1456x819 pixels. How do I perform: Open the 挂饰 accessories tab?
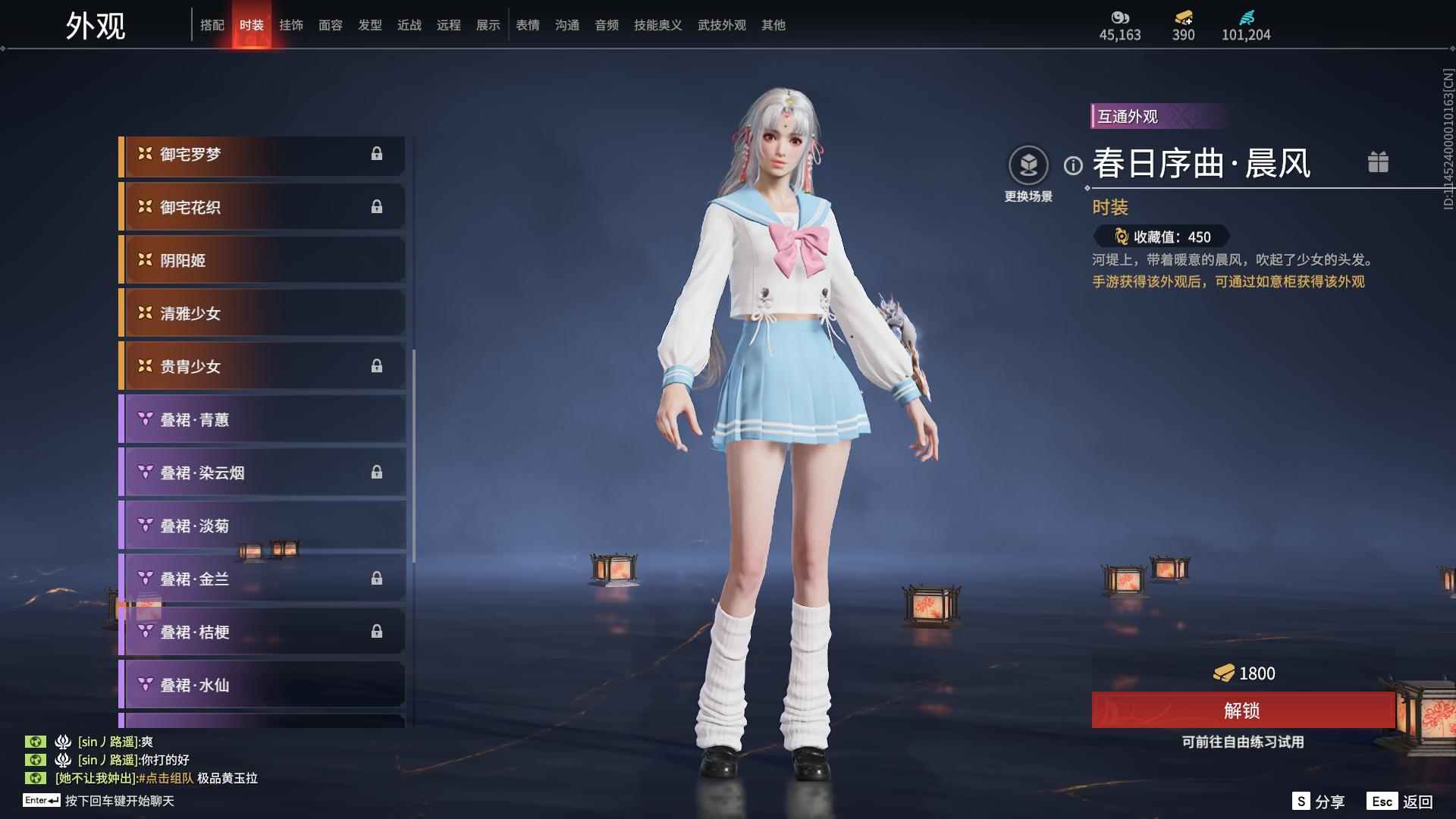[x=291, y=25]
